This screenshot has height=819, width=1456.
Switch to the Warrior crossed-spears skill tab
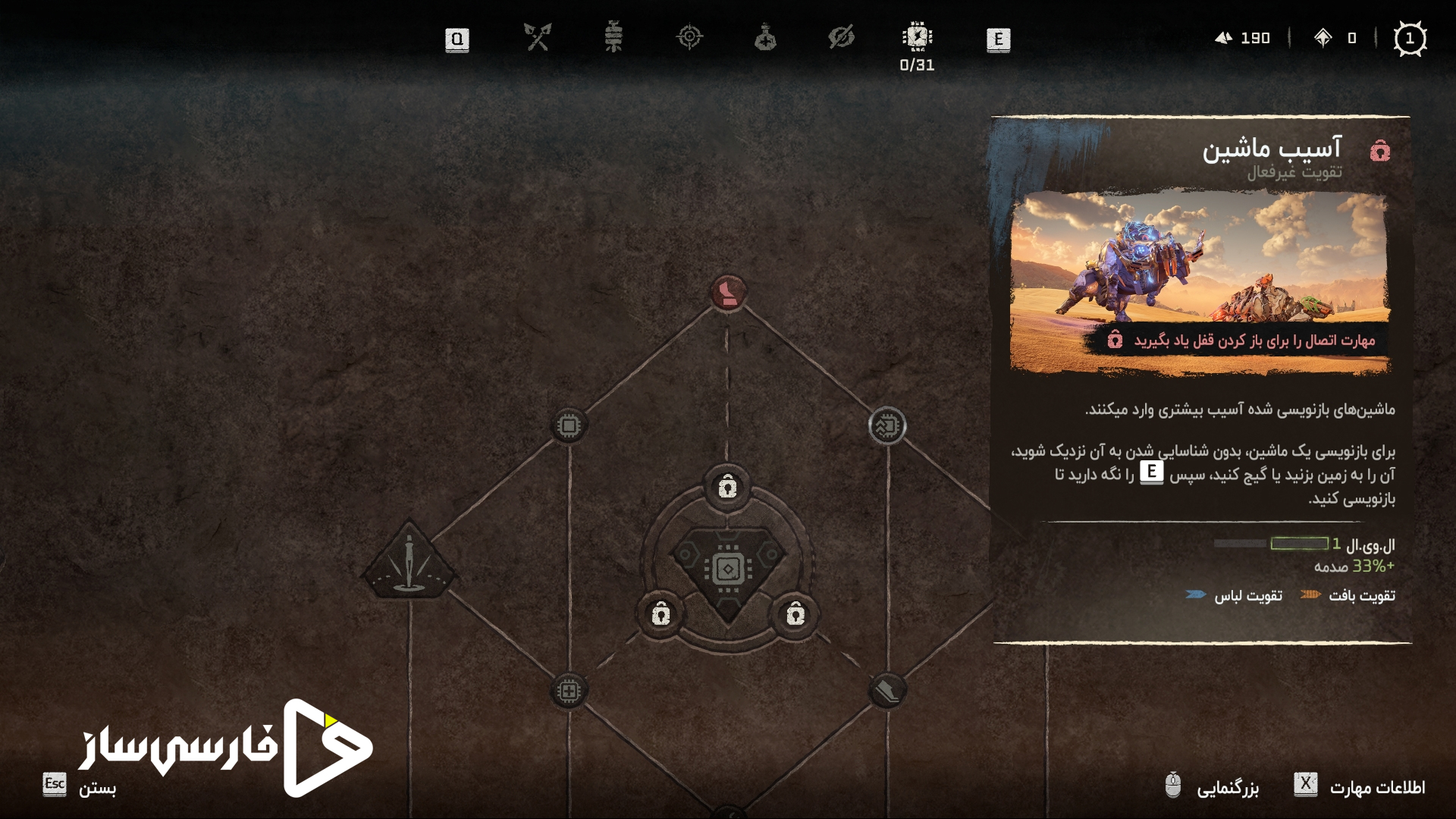pyautogui.click(x=538, y=37)
